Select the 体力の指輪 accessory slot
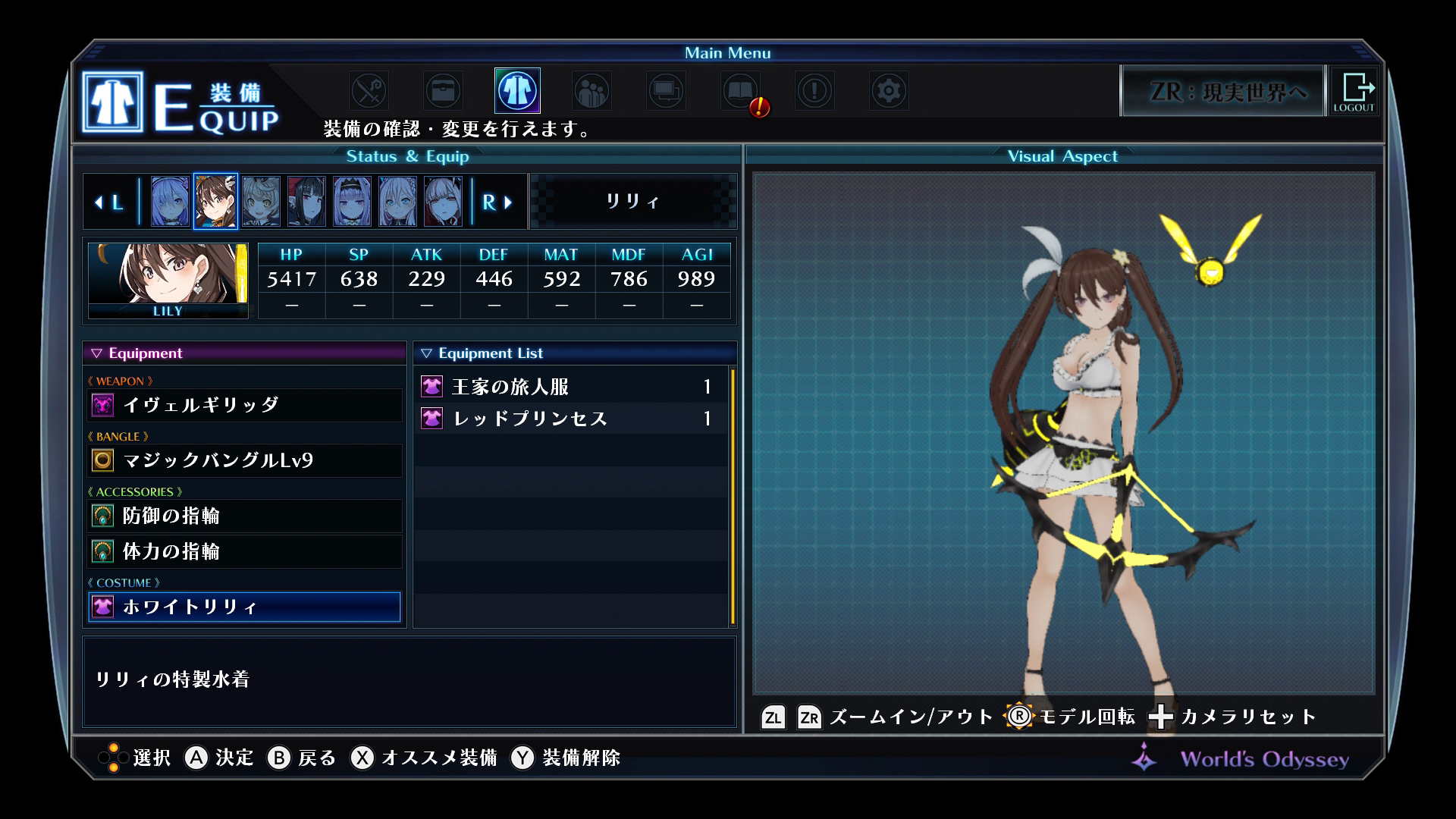This screenshot has width=1456, height=819. pos(244,551)
